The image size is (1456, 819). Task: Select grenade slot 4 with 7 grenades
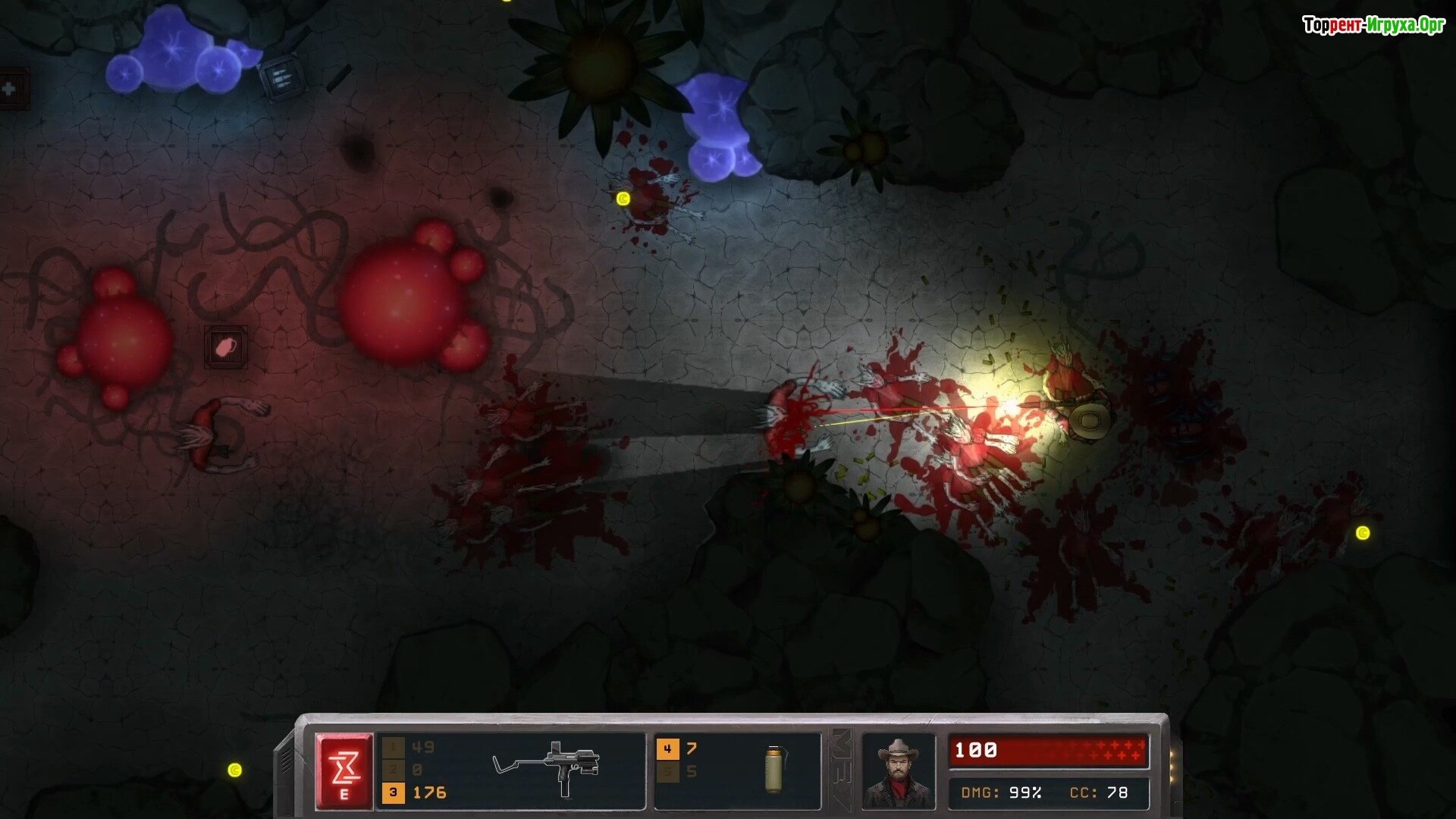point(667,749)
